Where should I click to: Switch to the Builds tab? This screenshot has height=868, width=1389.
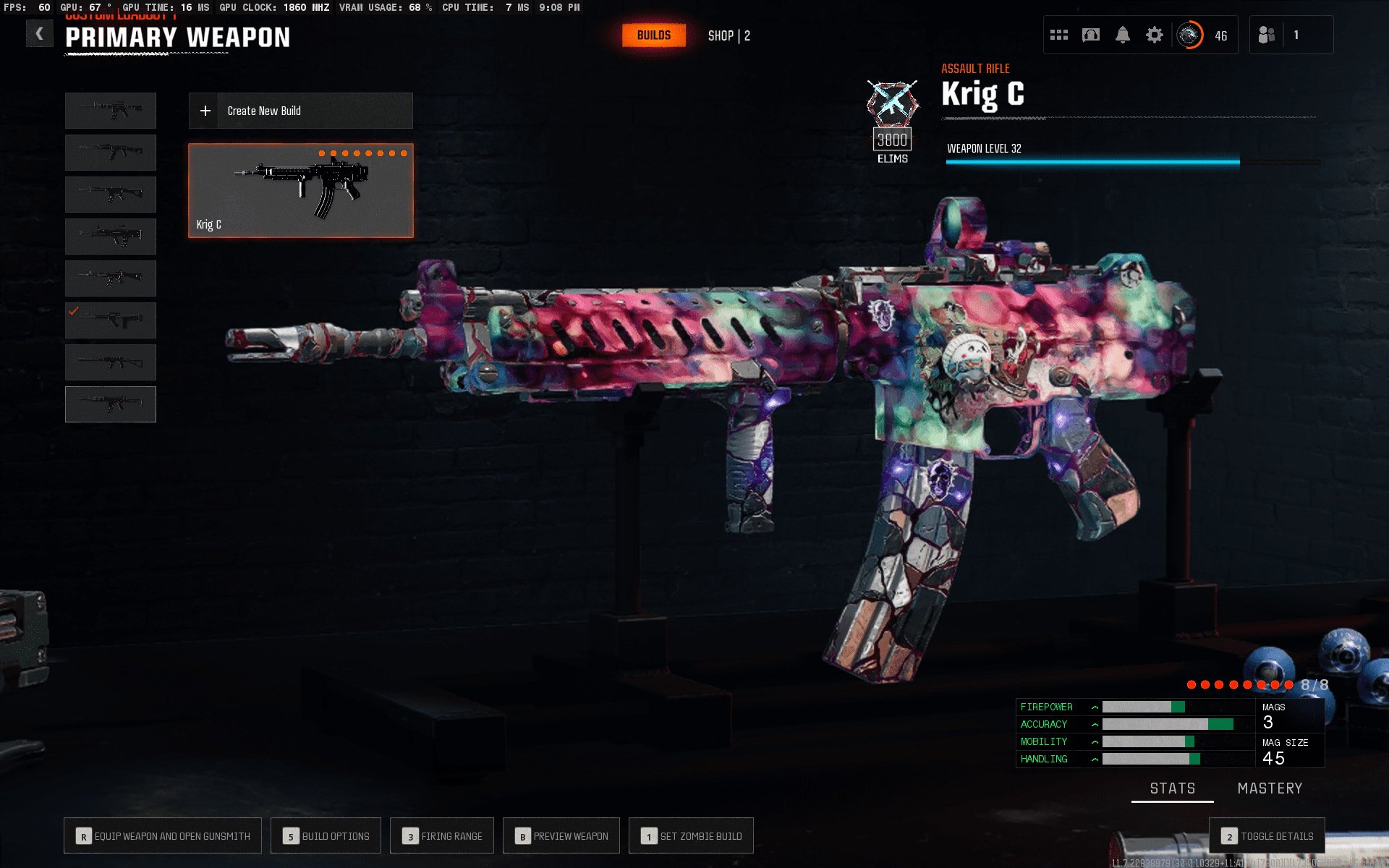coord(653,35)
